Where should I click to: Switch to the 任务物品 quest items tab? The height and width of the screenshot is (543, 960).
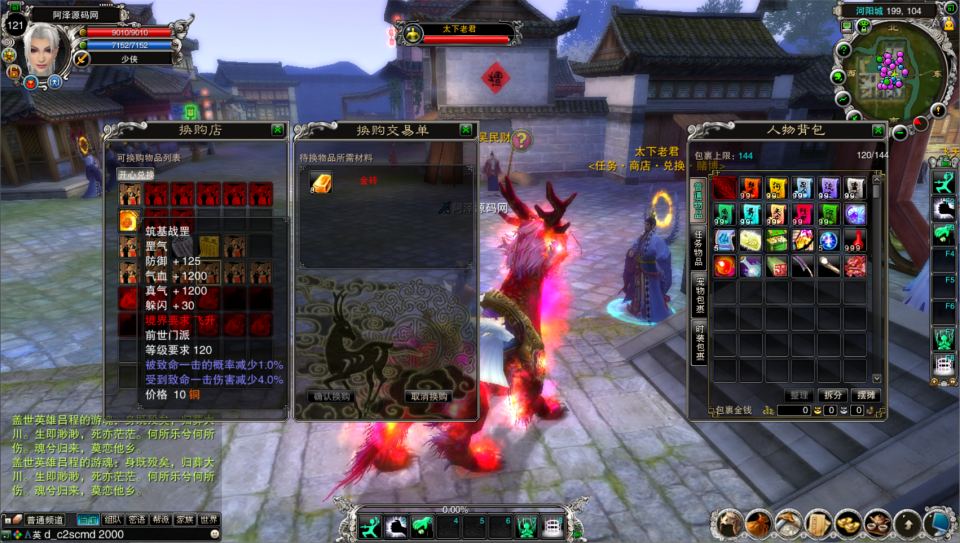point(698,245)
